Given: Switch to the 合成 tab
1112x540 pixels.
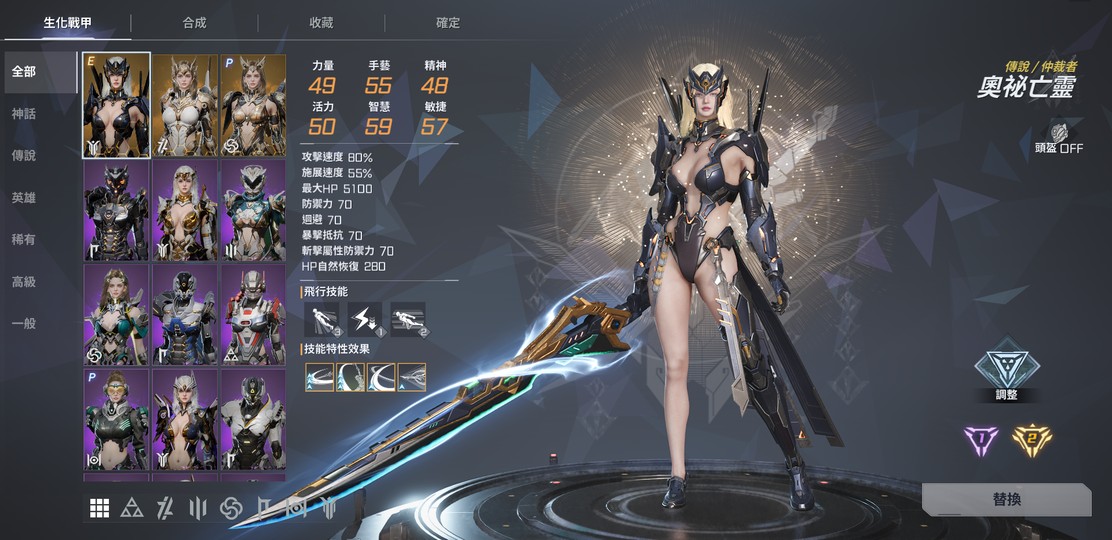Looking at the screenshot, I should [x=194, y=22].
